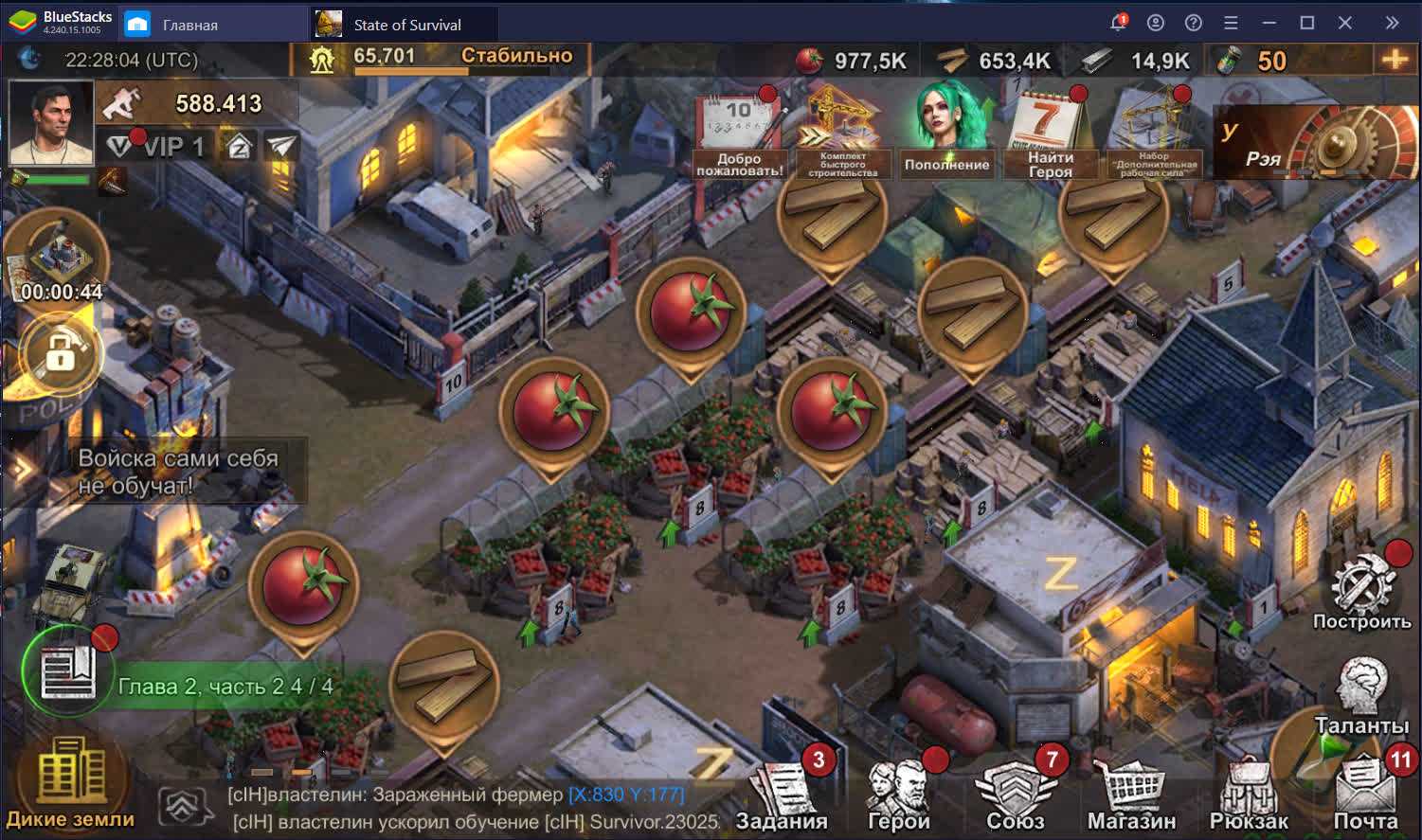
Task: Open the Добро пожаловать welcome event
Action: pos(739,135)
